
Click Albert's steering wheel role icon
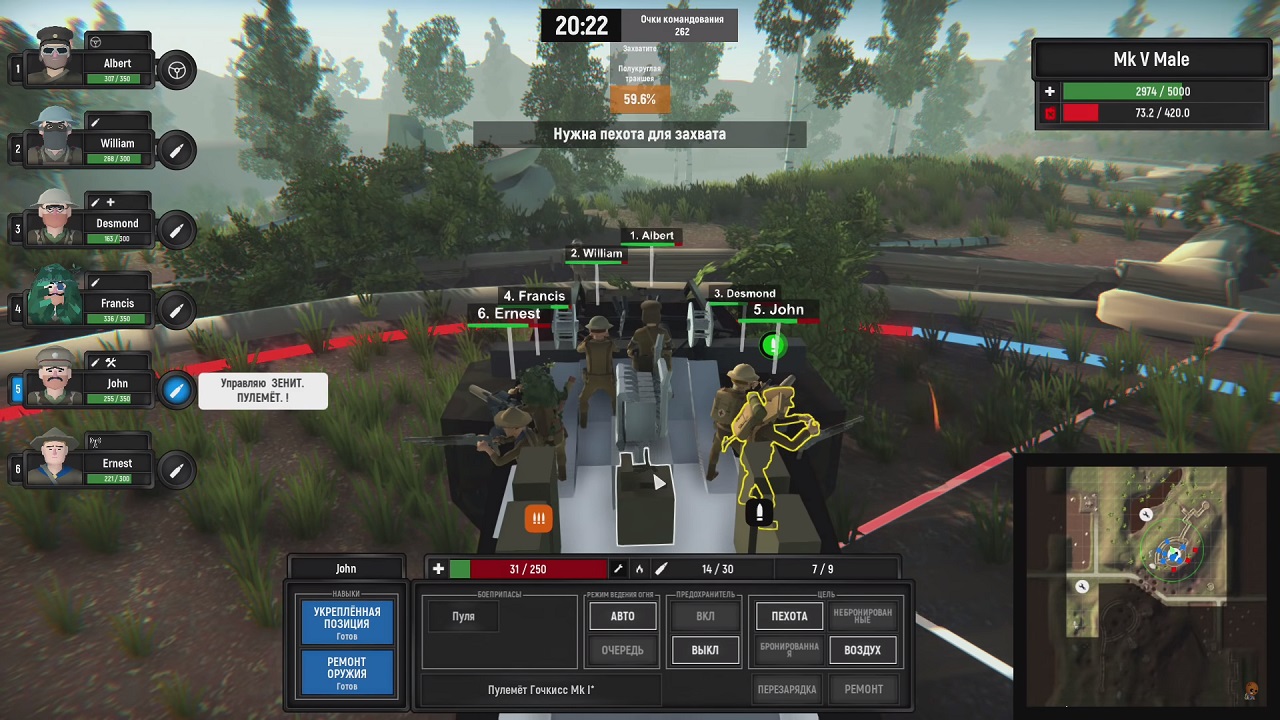pos(177,70)
